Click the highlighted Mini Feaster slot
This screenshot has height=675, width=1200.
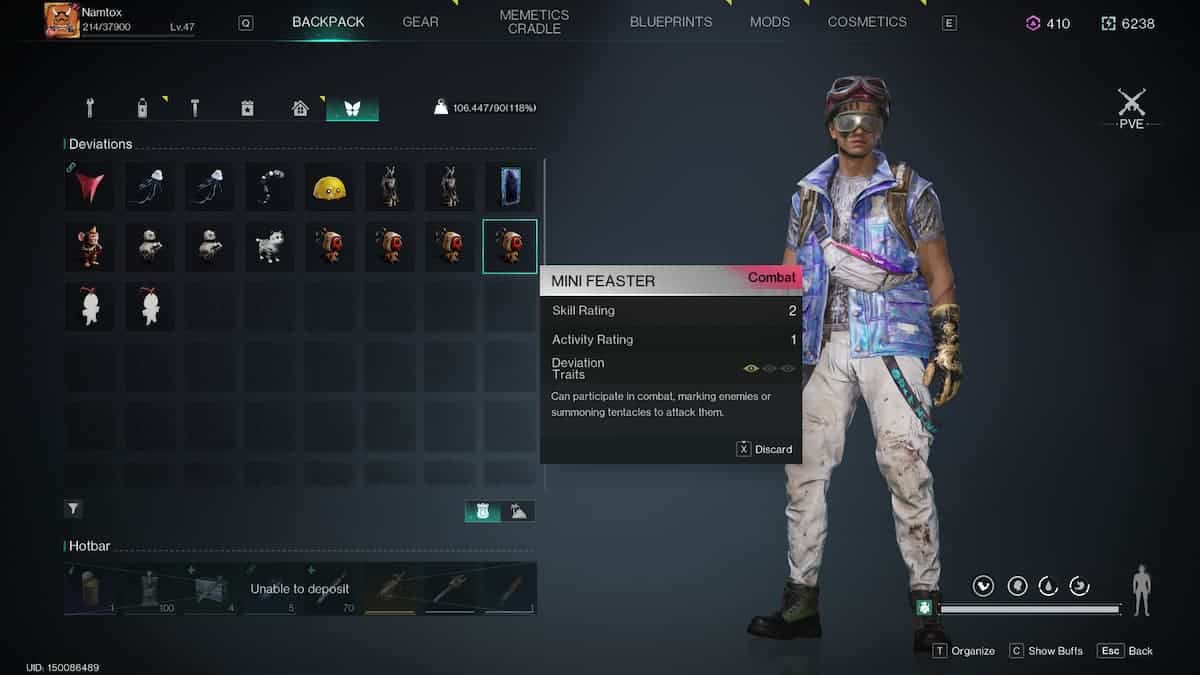(x=510, y=246)
